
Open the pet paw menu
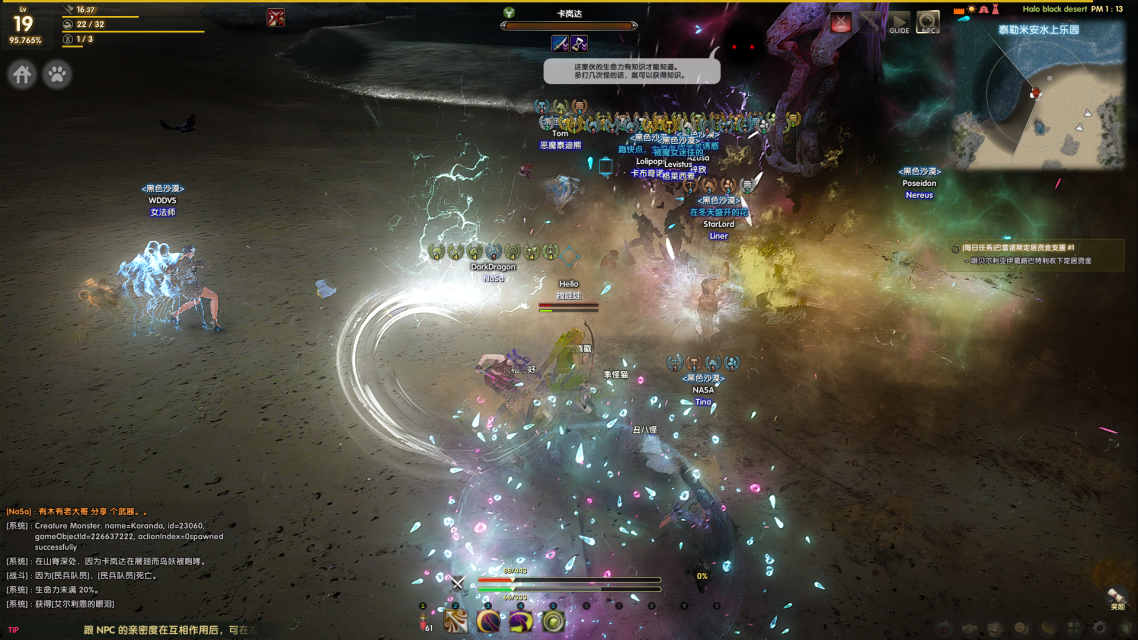pos(57,75)
